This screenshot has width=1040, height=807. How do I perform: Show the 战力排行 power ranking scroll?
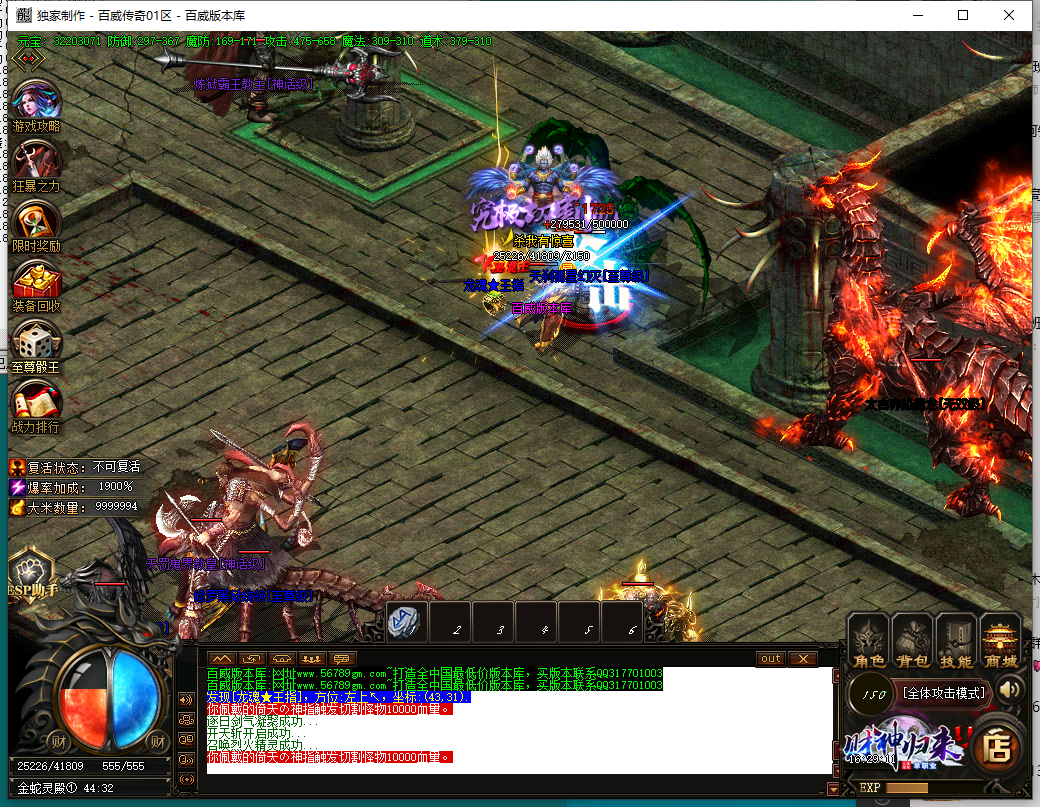(37, 404)
